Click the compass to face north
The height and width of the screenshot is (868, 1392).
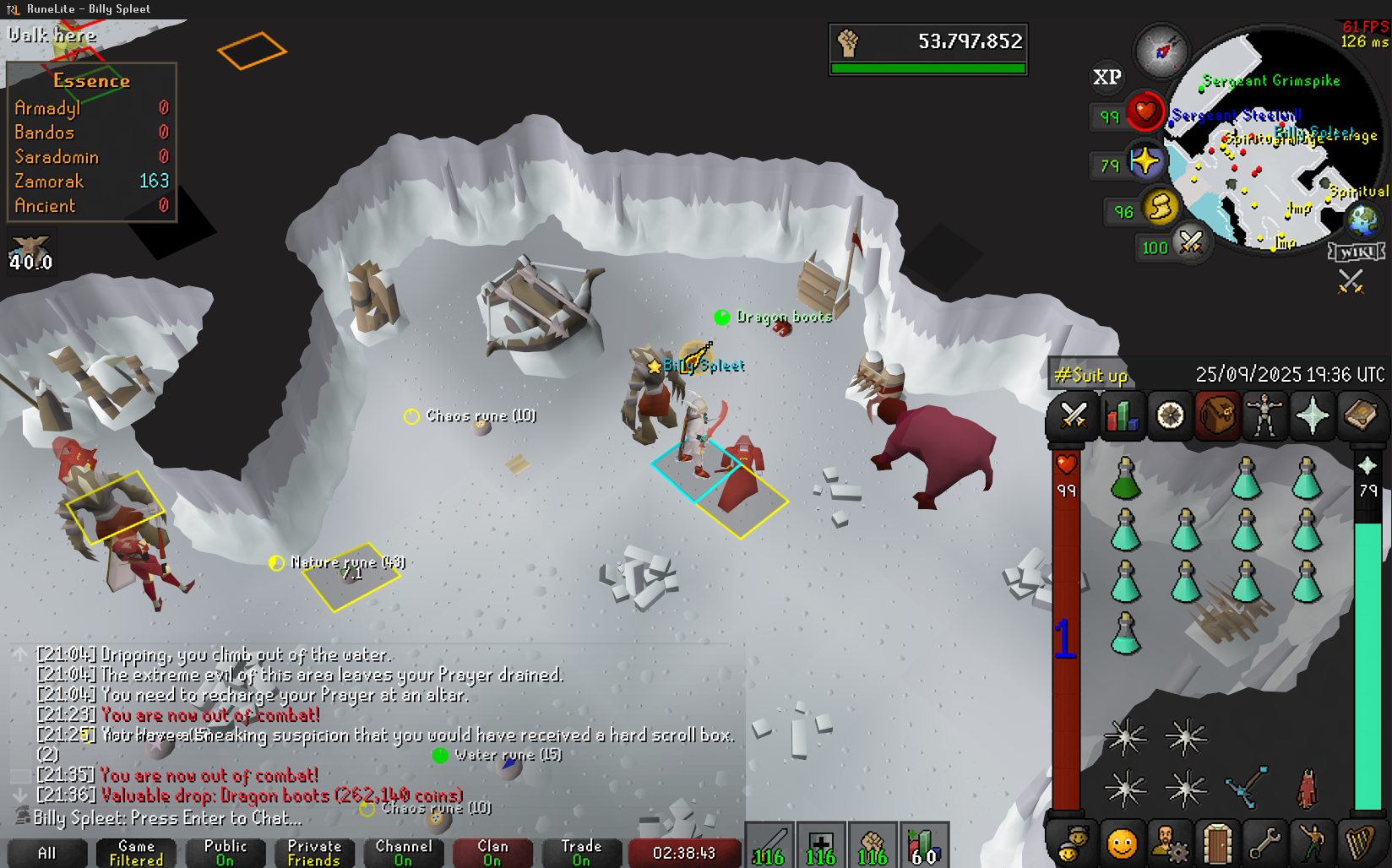[x=1161, y=52]
